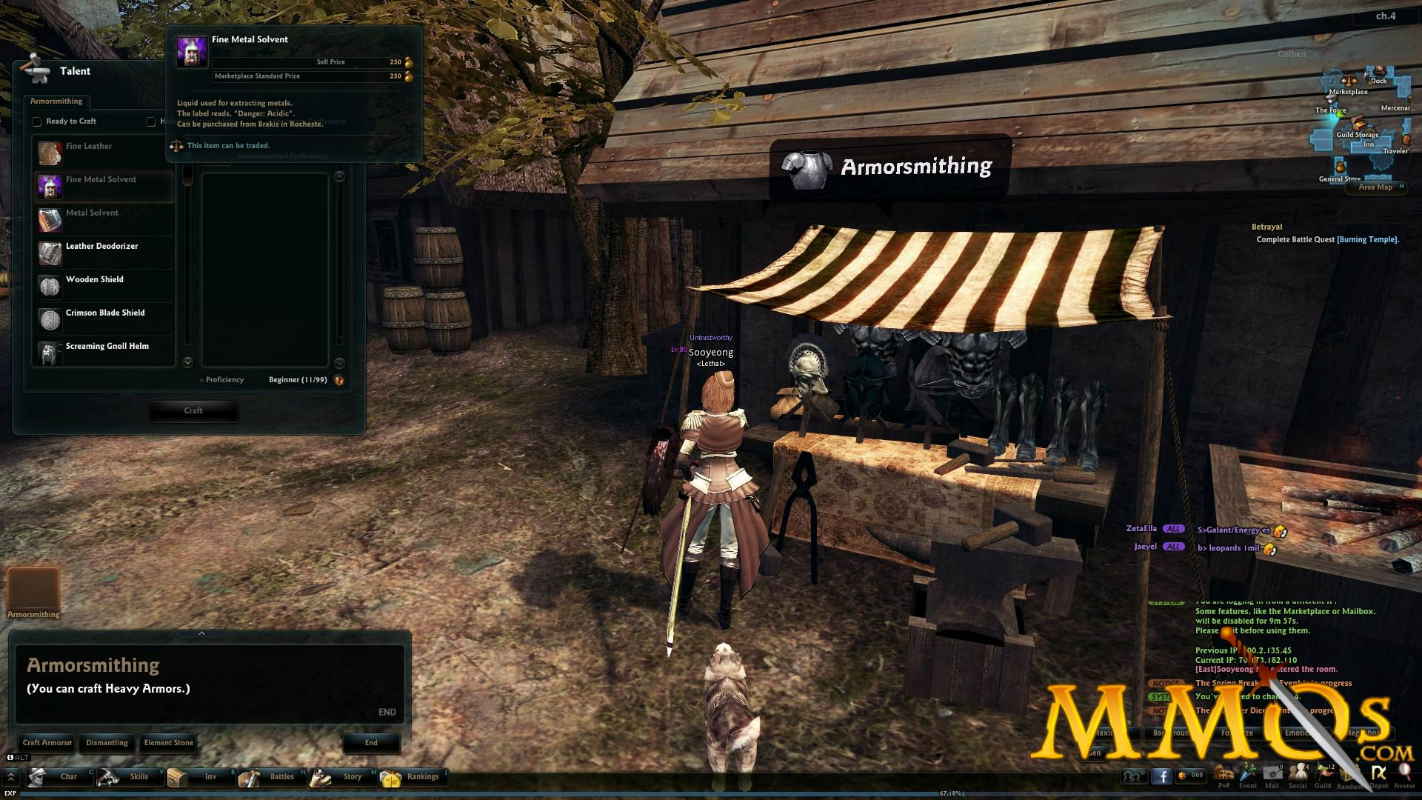Click the Dismantling button in the dialog
Image resolution: width=1422 pixels, height=800 pixels.
point(107,743)
